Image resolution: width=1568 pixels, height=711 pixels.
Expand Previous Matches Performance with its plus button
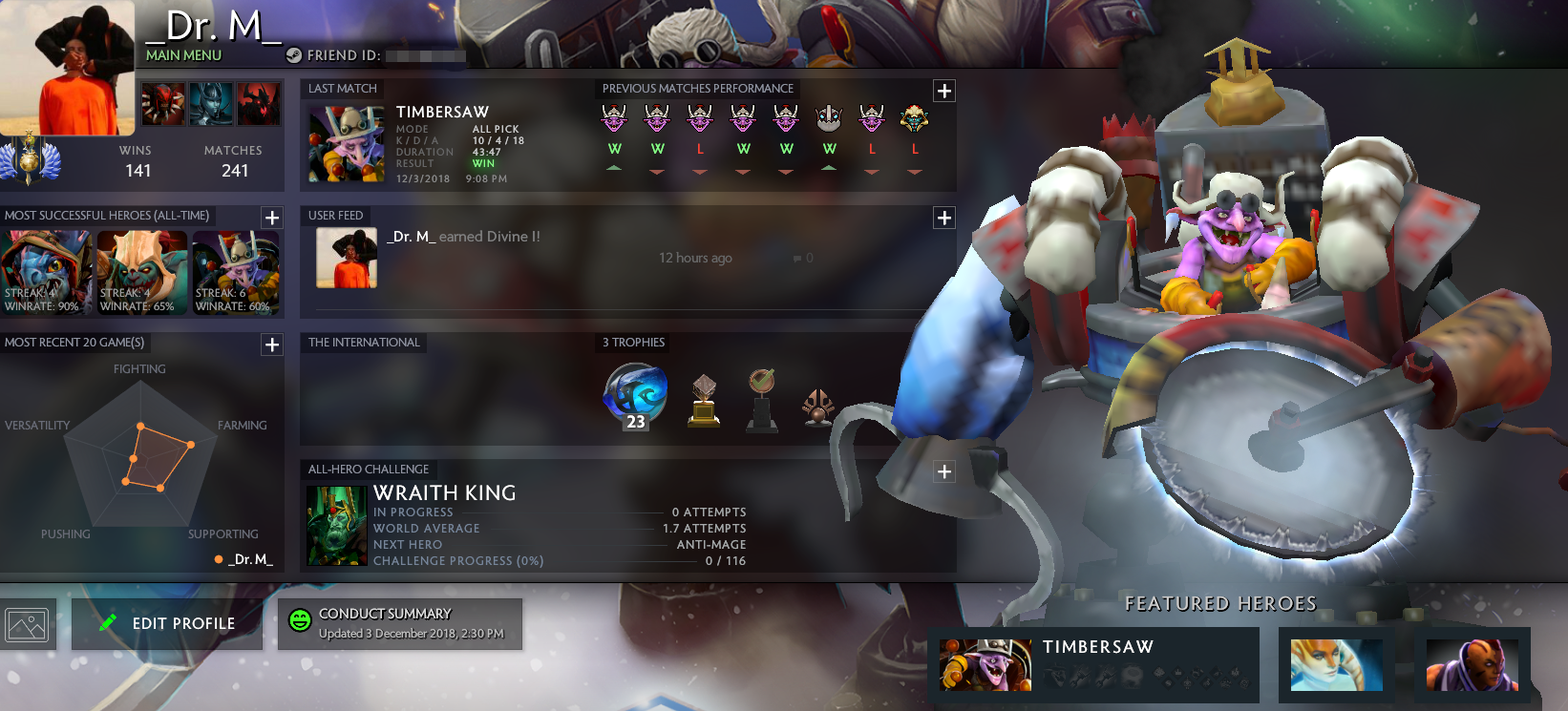click(x=943, y=91)
